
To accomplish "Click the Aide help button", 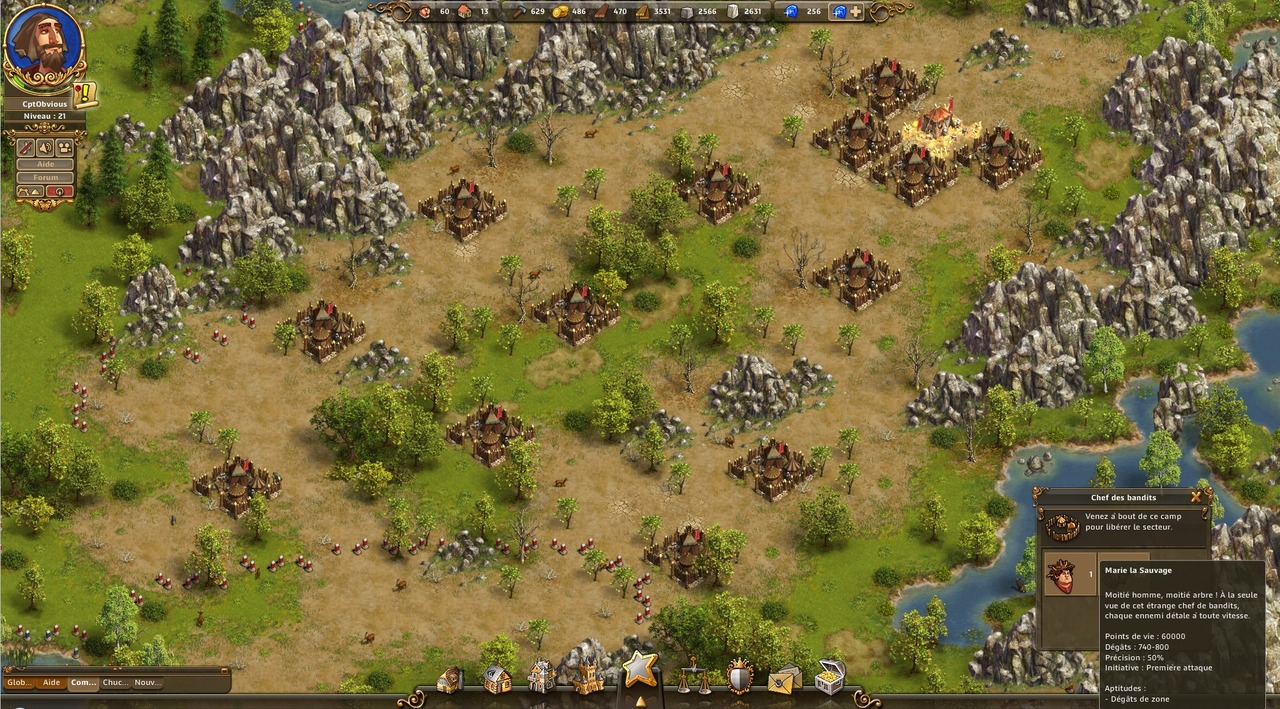I will (x=45, y=164).
